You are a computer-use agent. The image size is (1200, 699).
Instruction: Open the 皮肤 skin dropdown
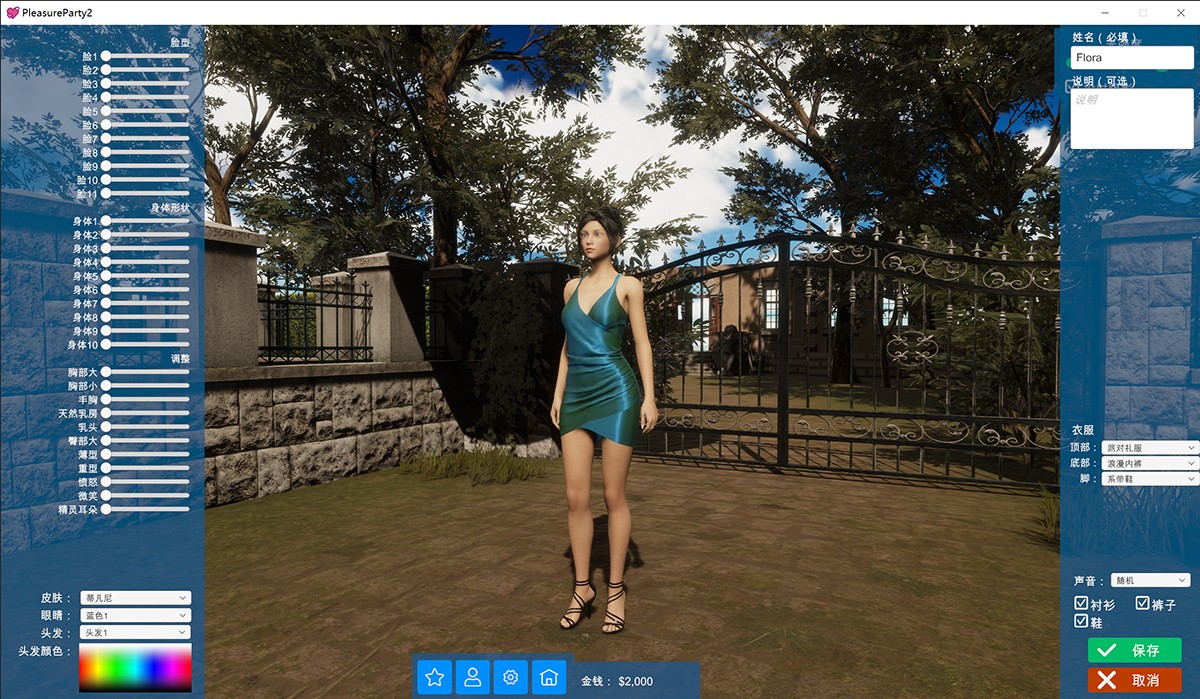coord(135,598)
